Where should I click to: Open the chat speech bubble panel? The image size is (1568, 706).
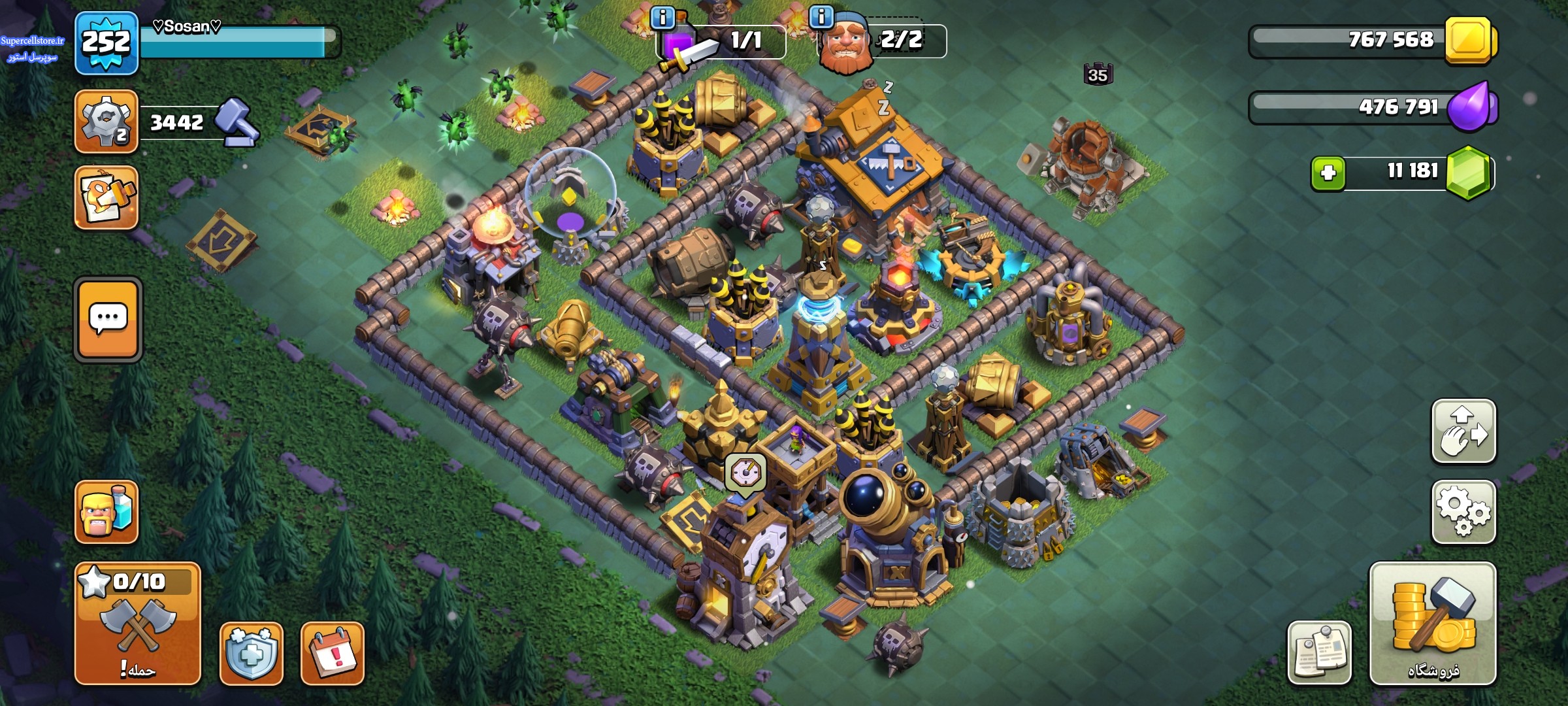108,320
